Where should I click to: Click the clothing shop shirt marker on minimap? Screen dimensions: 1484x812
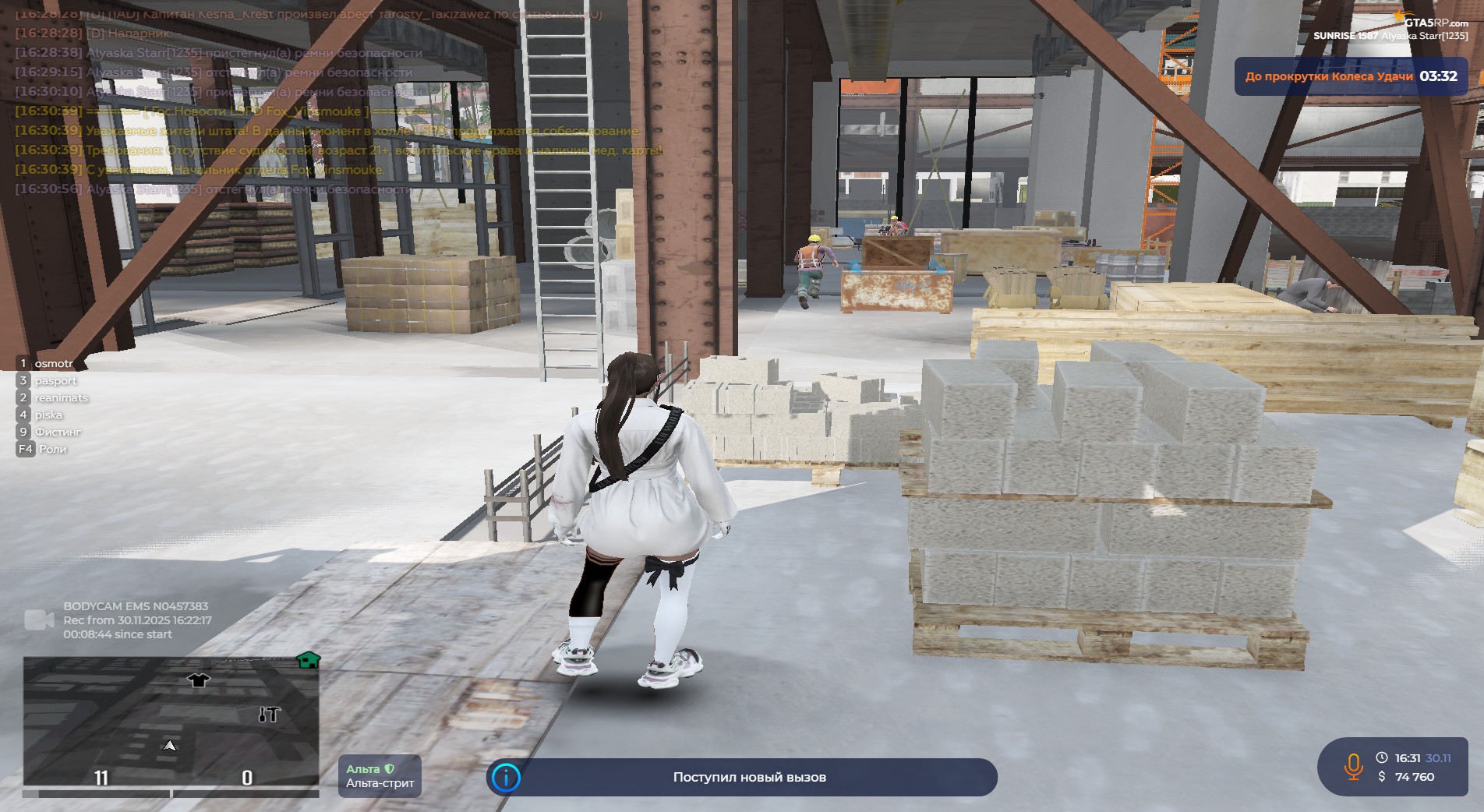click(199, 680)
